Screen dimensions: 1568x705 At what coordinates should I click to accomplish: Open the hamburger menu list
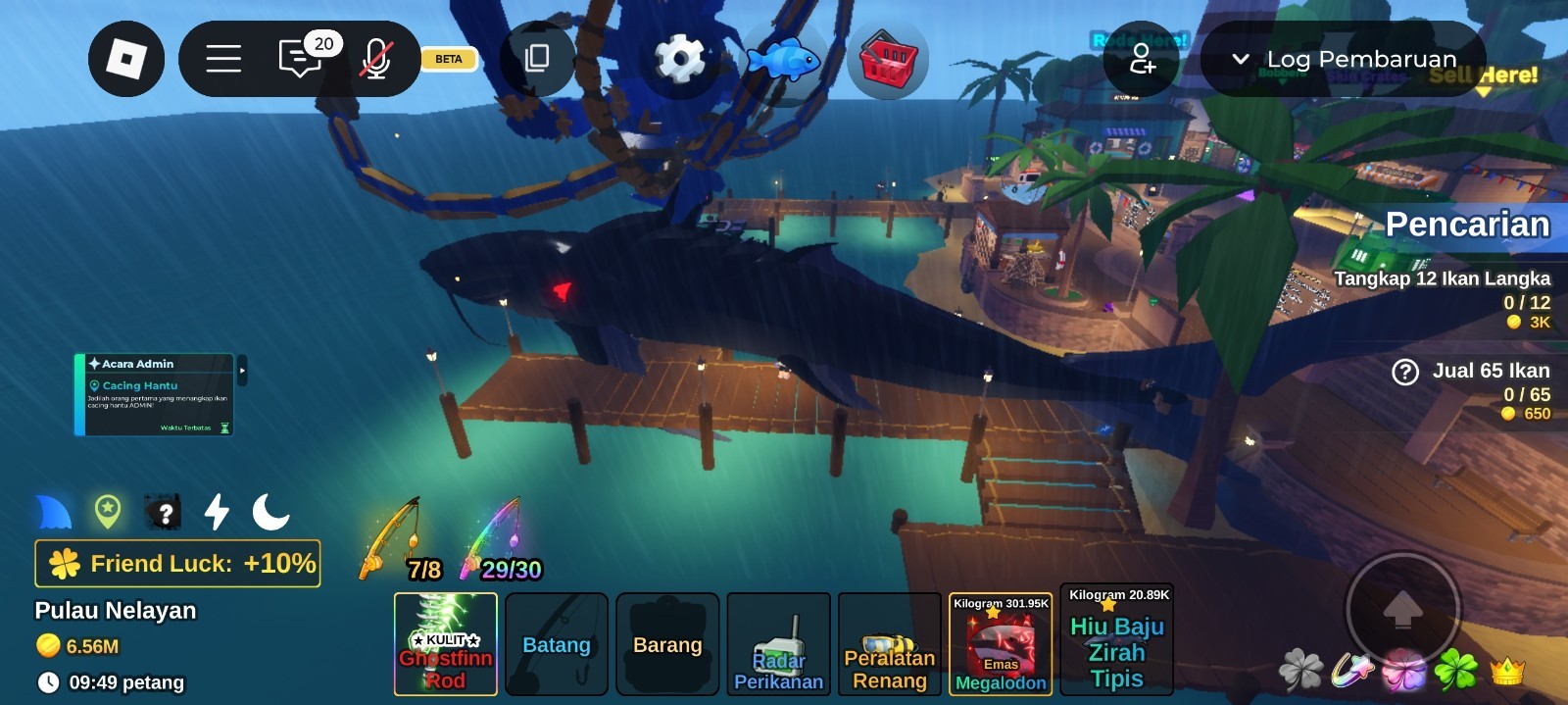223,59
